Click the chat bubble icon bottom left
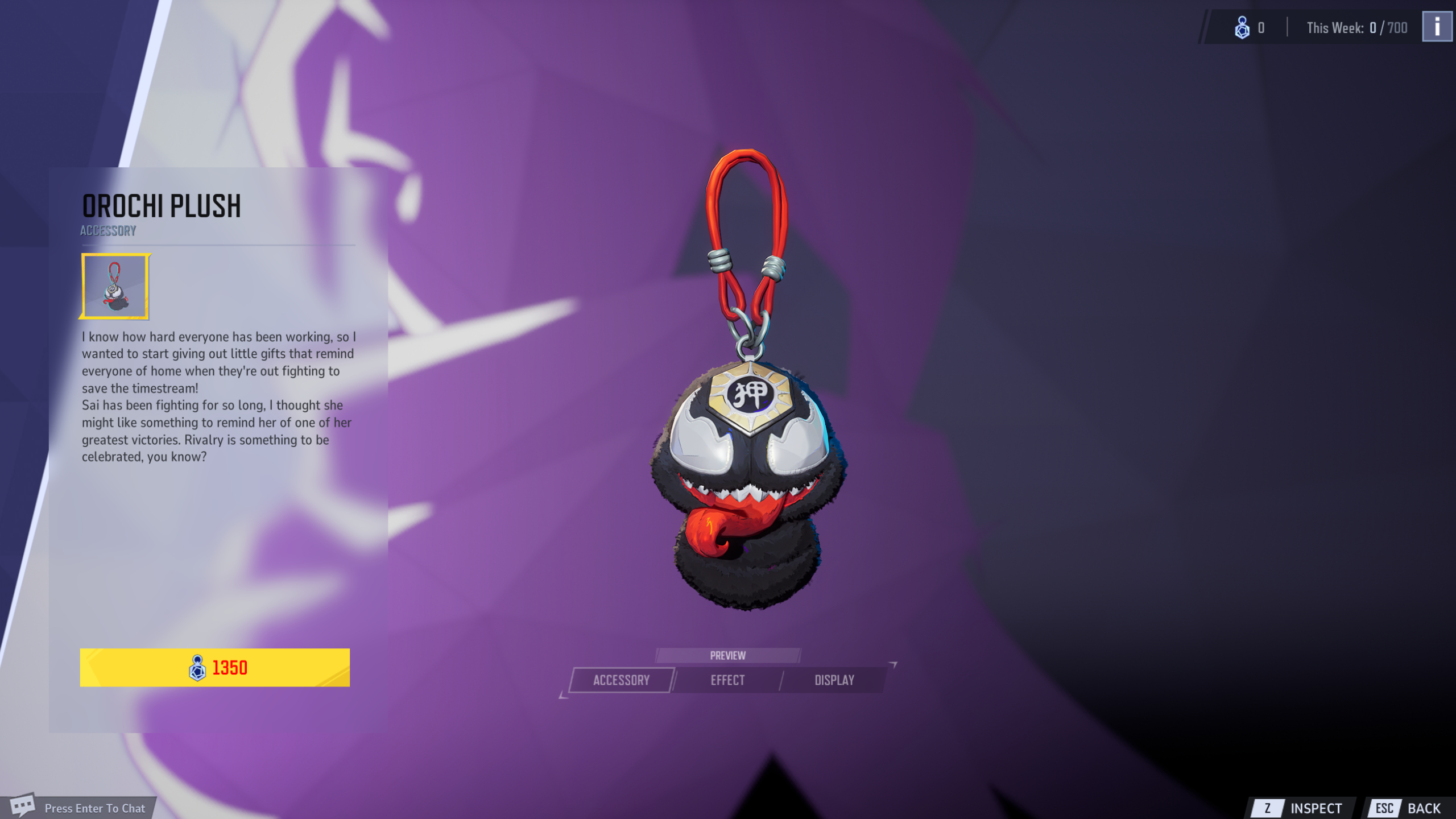The width and height of the screenshot is (1456, 819). [24, 805]
